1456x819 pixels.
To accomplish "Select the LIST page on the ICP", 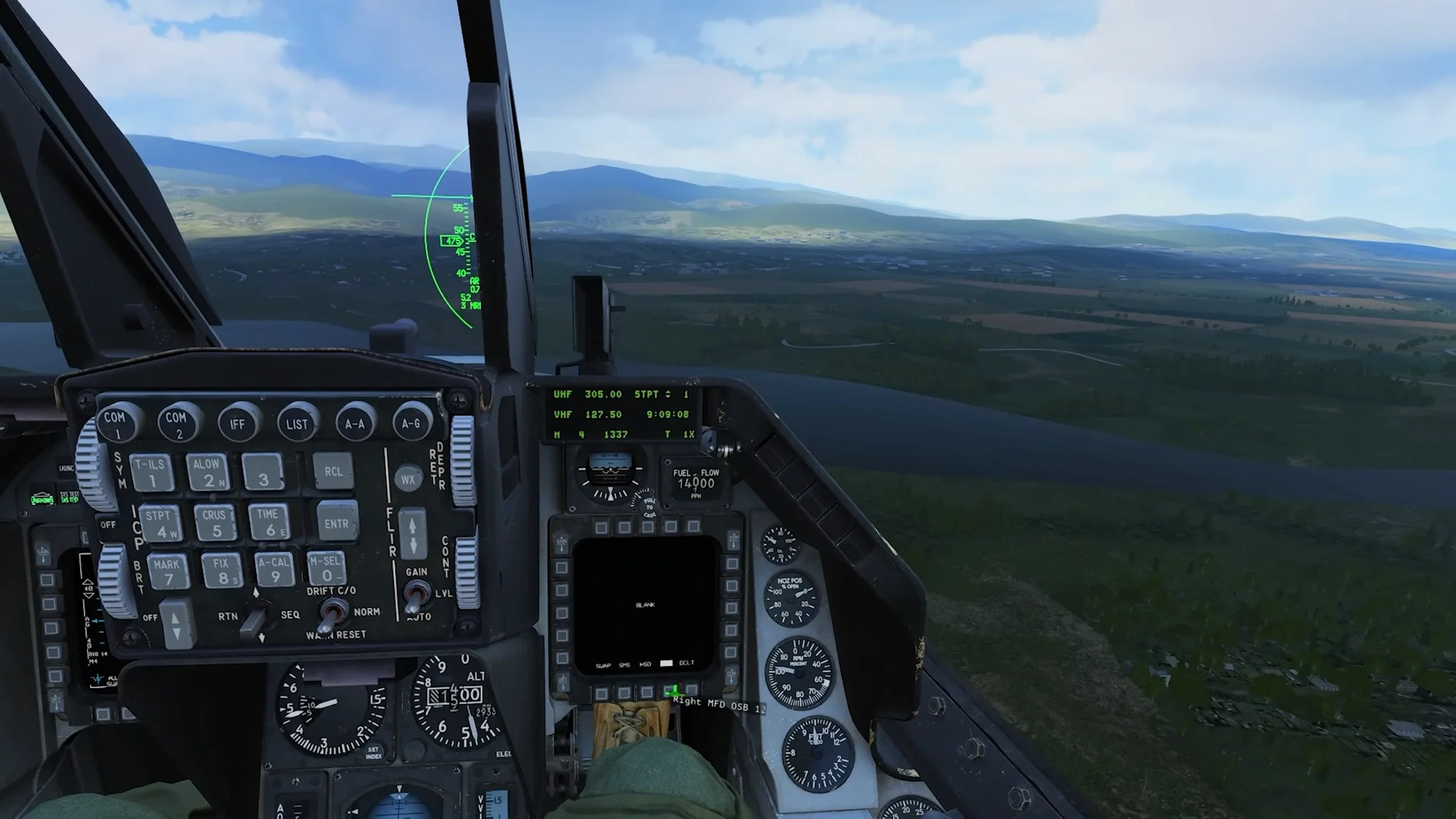I will click(x=297, y=423).
